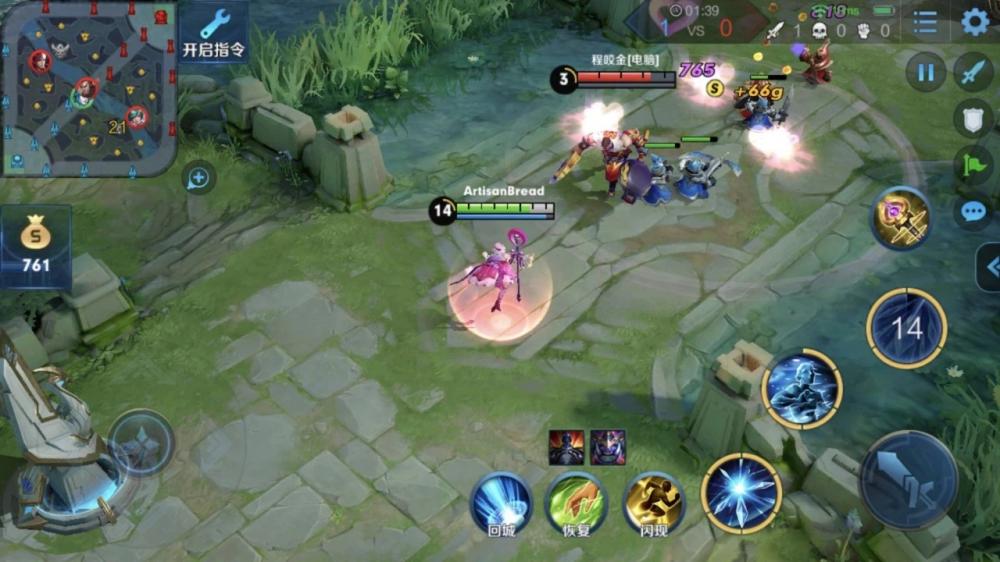The height and width of the screenshot is (562, 1000).
Task: Cast the 闪现 flash spell
Action: pyautogui.click(x=654, y=503)
